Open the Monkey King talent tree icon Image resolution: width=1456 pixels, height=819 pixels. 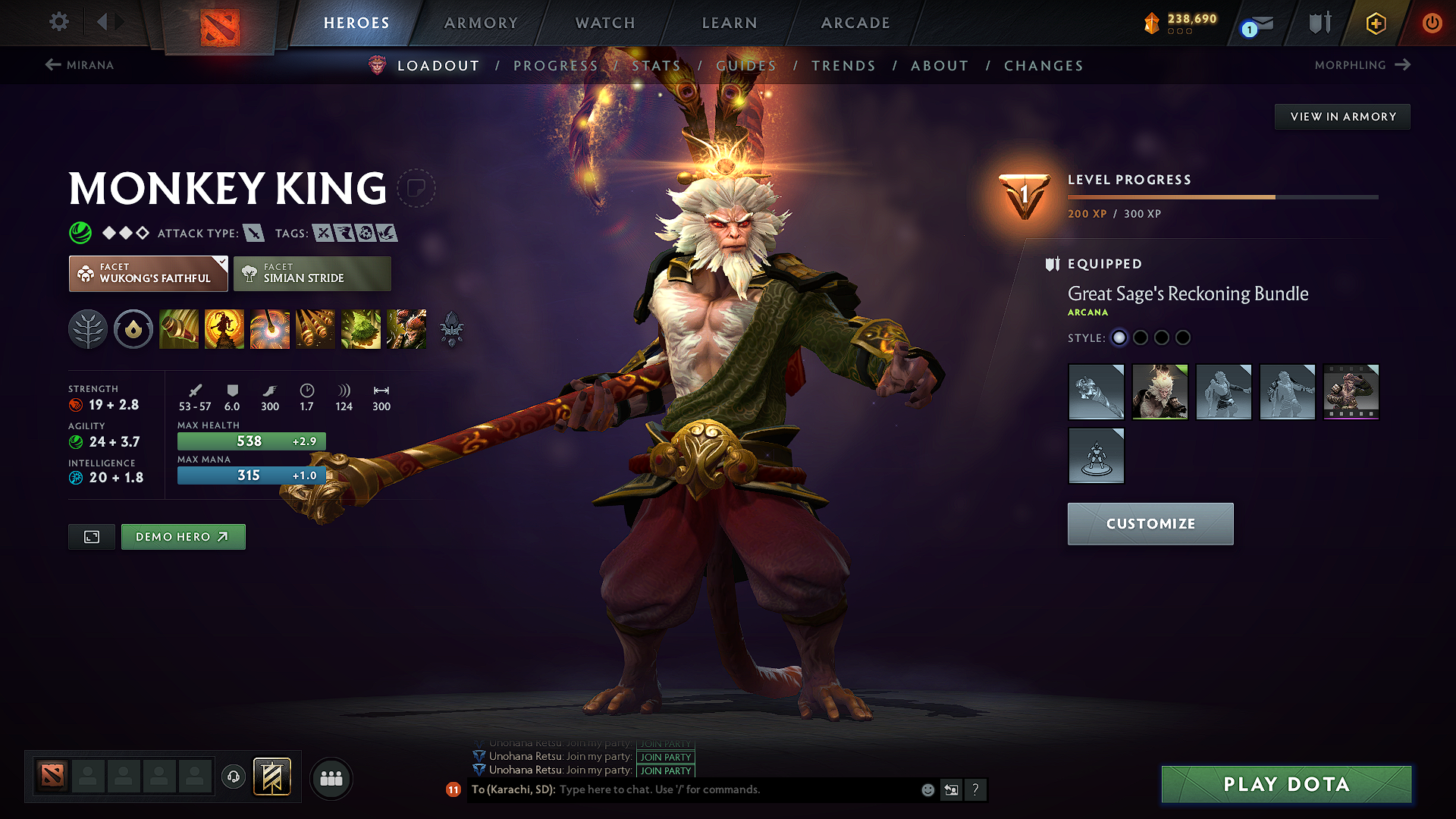point(88,329)
